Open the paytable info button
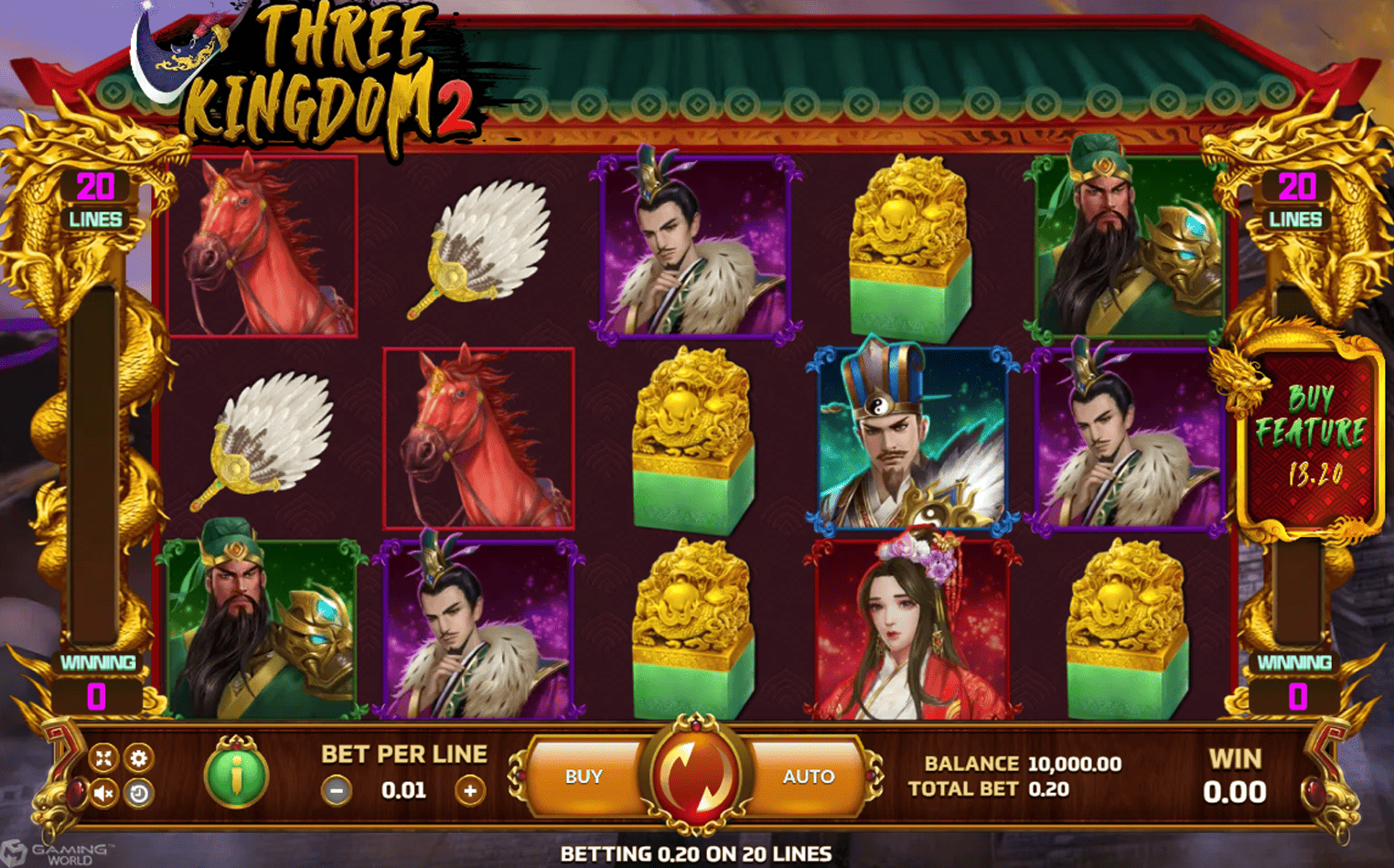 [x=234, y=774]
